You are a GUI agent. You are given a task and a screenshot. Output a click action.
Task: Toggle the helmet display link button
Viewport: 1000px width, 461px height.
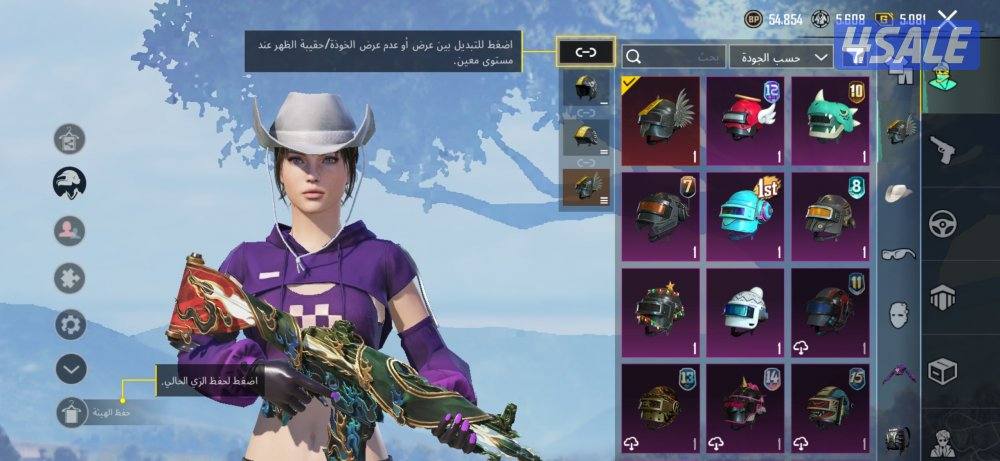tap(585, 52)
